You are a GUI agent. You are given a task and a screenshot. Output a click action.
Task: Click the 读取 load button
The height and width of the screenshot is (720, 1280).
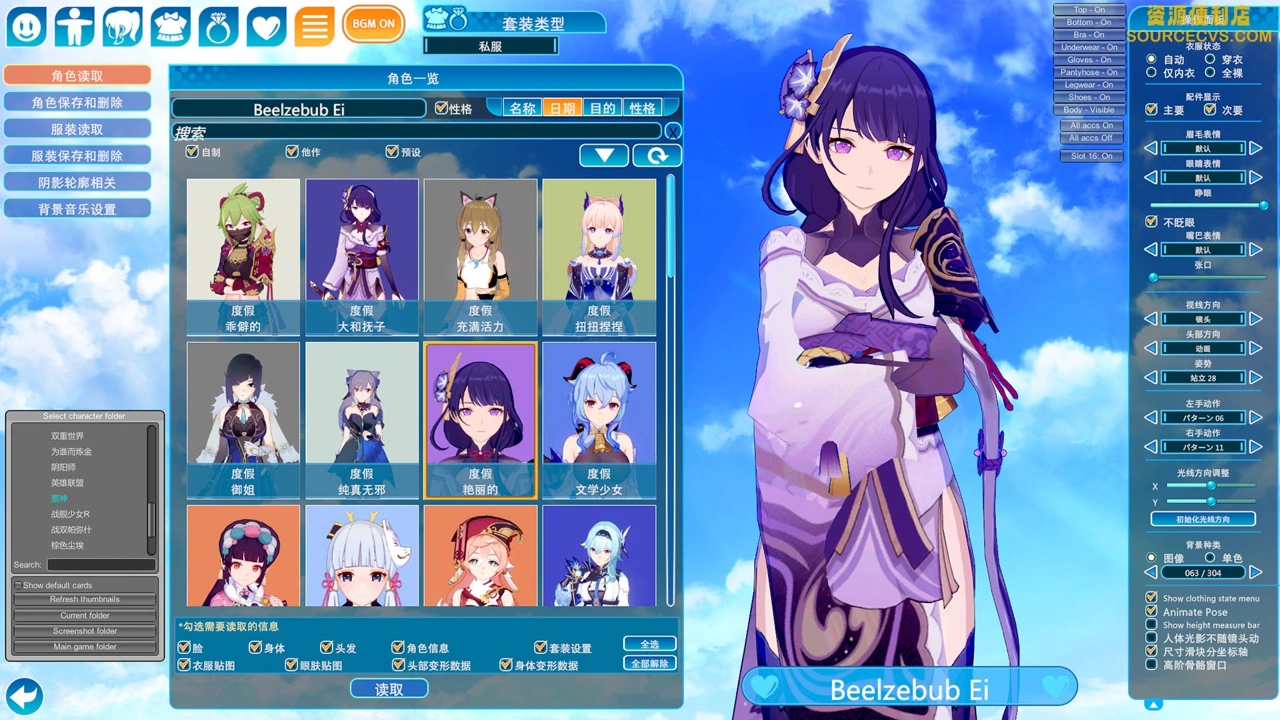[x=389, y=689]
